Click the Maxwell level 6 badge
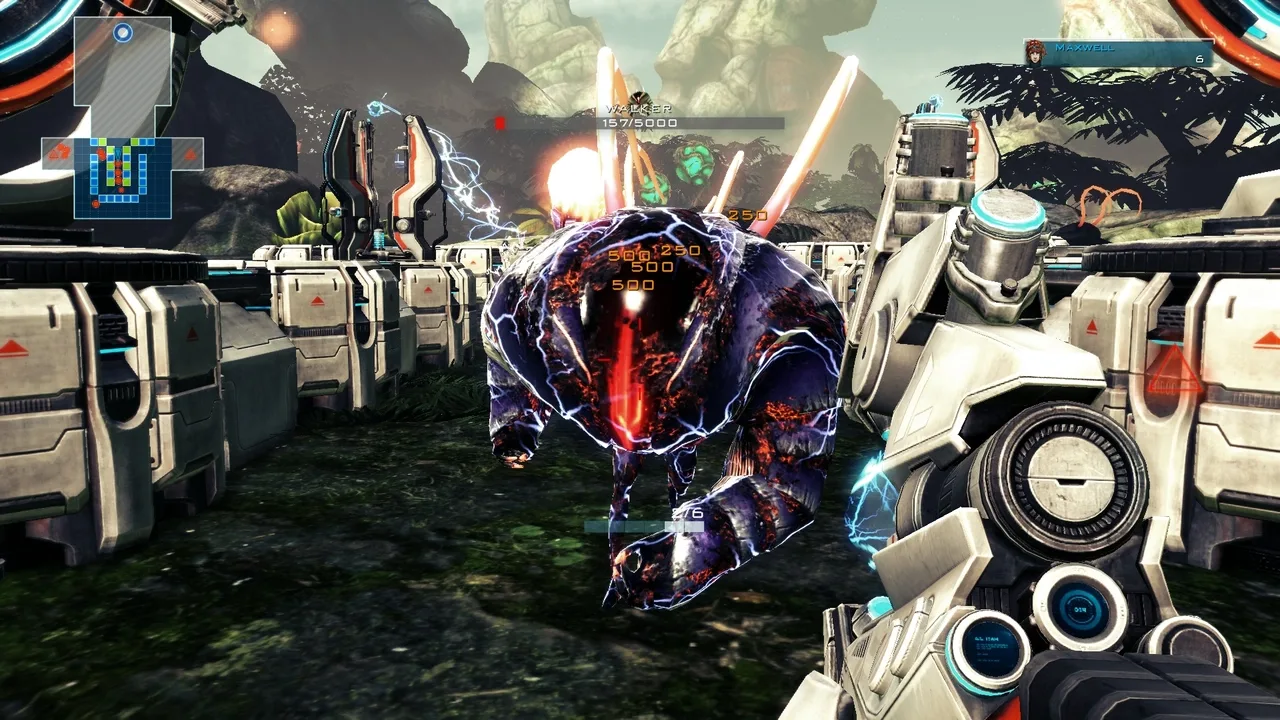Screen dimensions: 1280x720 coord(1199,59)
